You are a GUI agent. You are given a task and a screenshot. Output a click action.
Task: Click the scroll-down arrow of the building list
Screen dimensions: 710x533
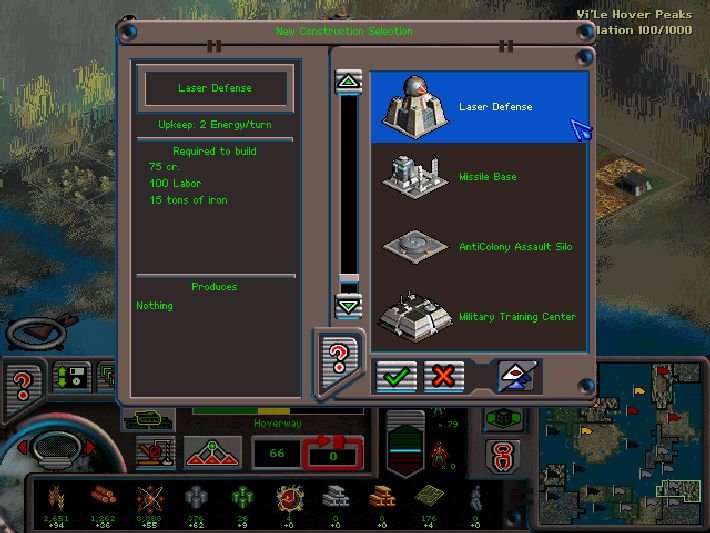[348, 305]
